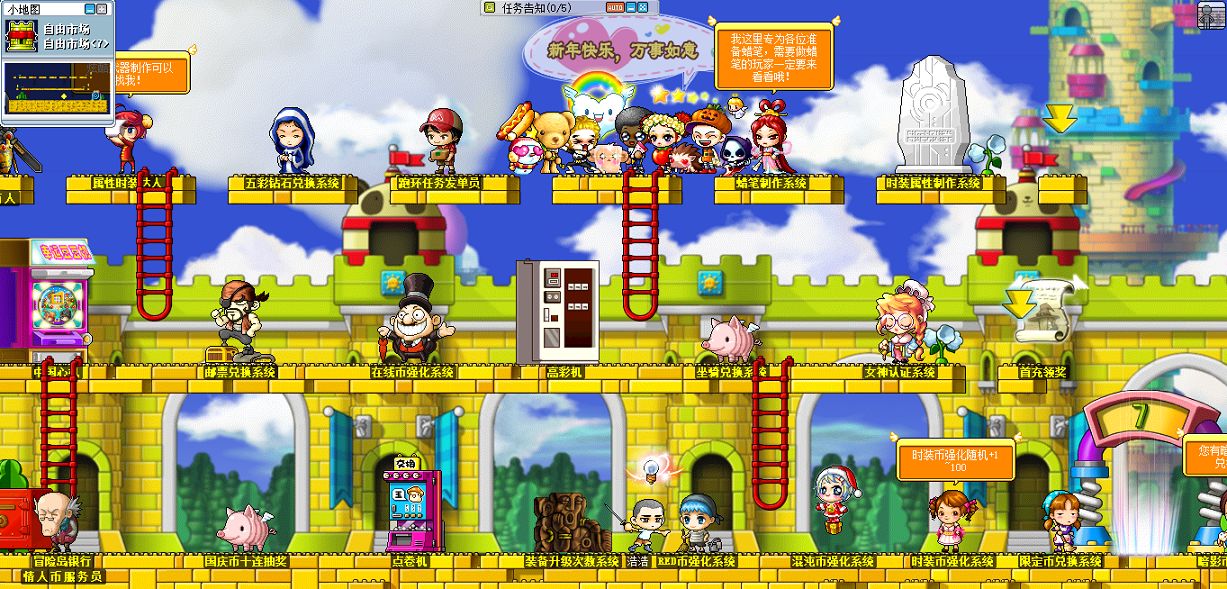The width and height of the screenshot is (1227, 589).
Task: Minimize the 小地图 minimap window
Action: [x=89, y=9]
